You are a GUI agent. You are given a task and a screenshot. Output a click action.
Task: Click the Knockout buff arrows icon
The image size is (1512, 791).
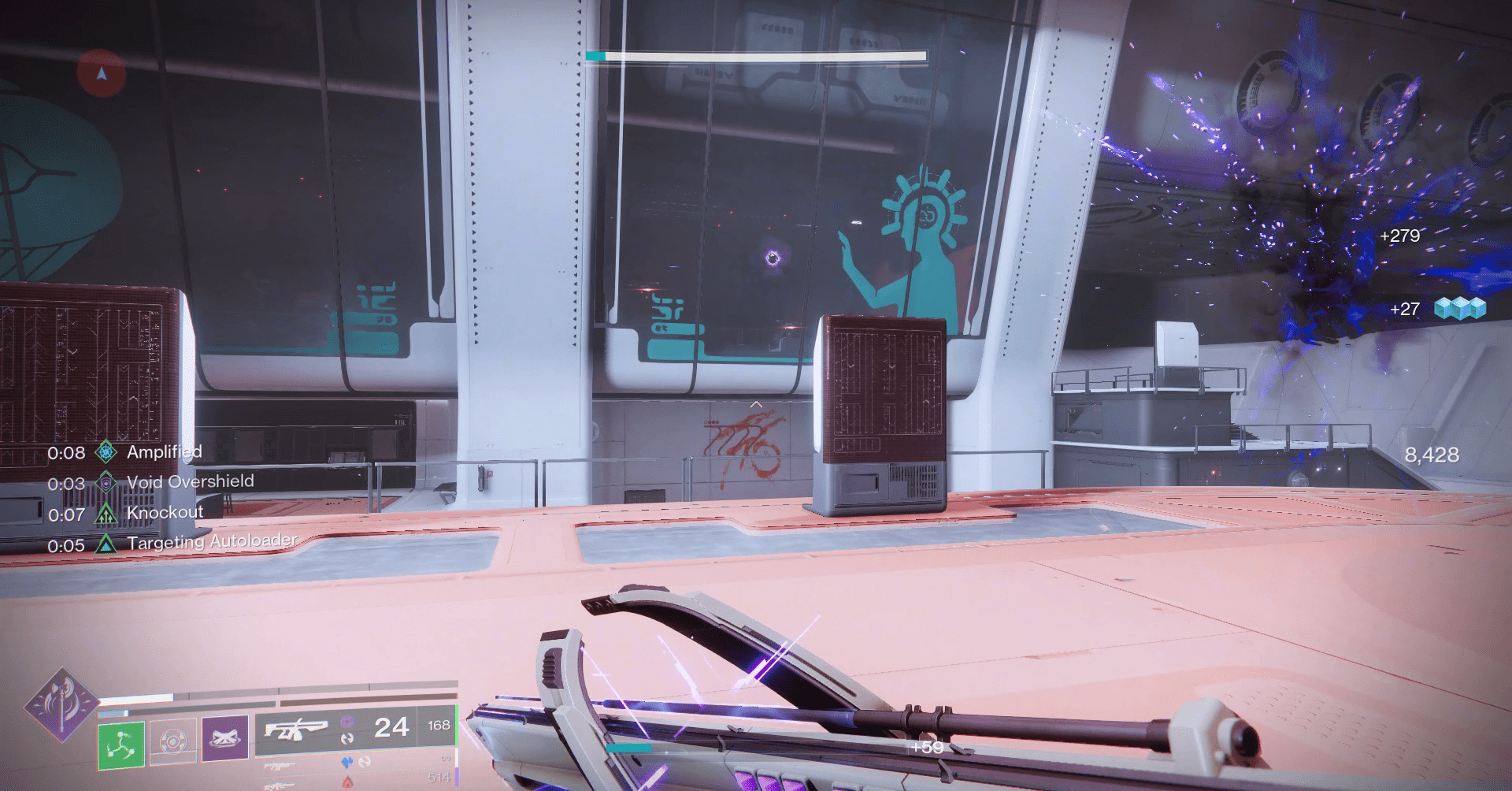coord(106,514)
